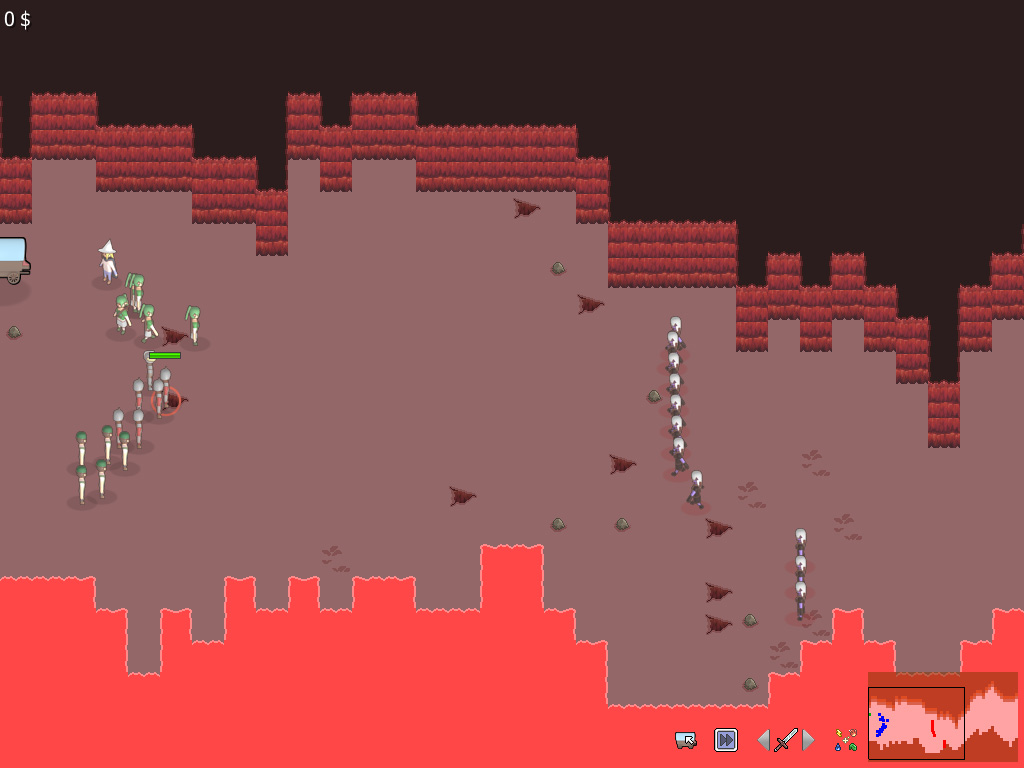Click the caravan cursor icon
This screenshot has height=768, width=1024.
click(x=686, y=740)
